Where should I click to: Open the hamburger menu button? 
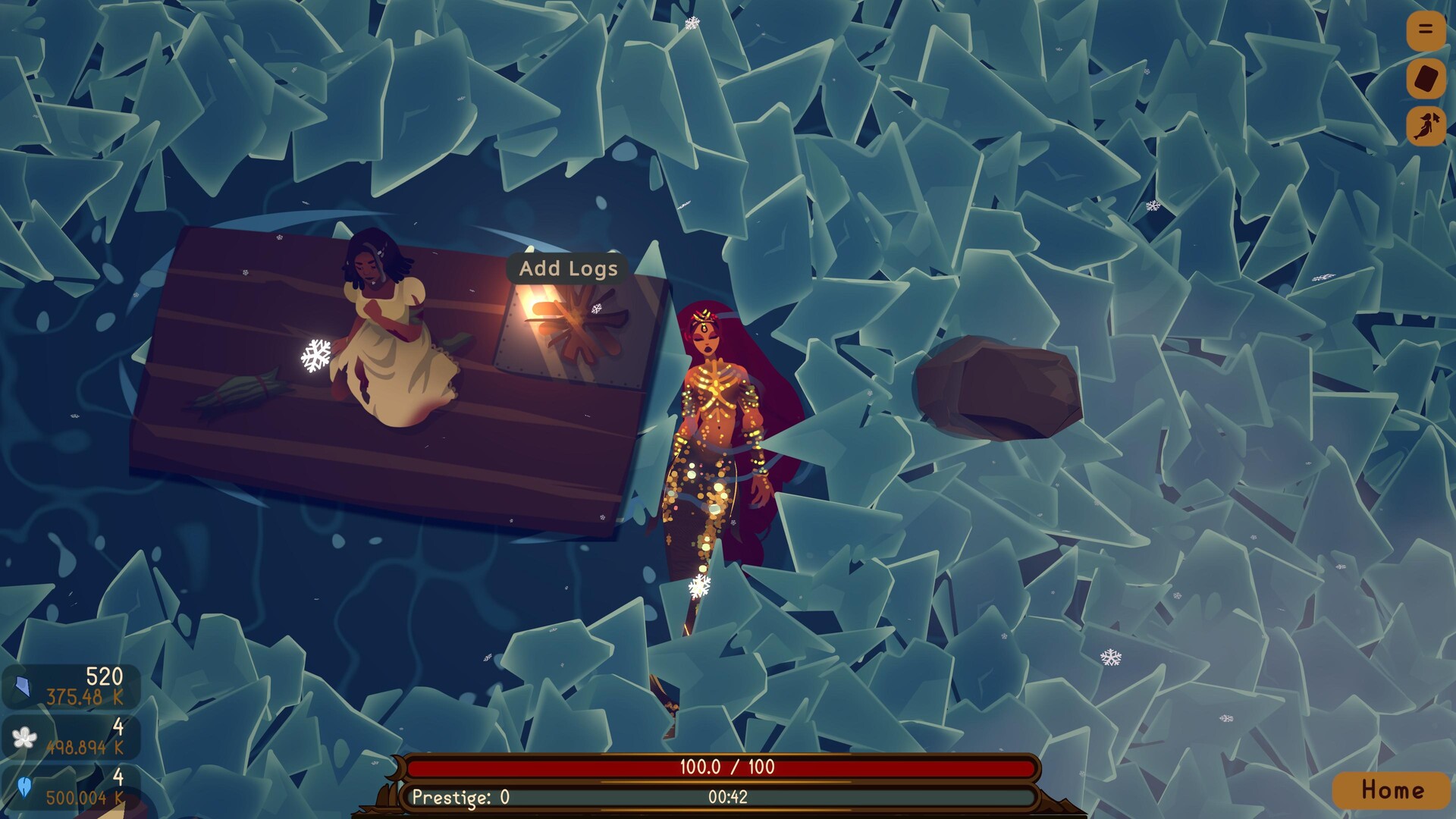(1426, 30)
